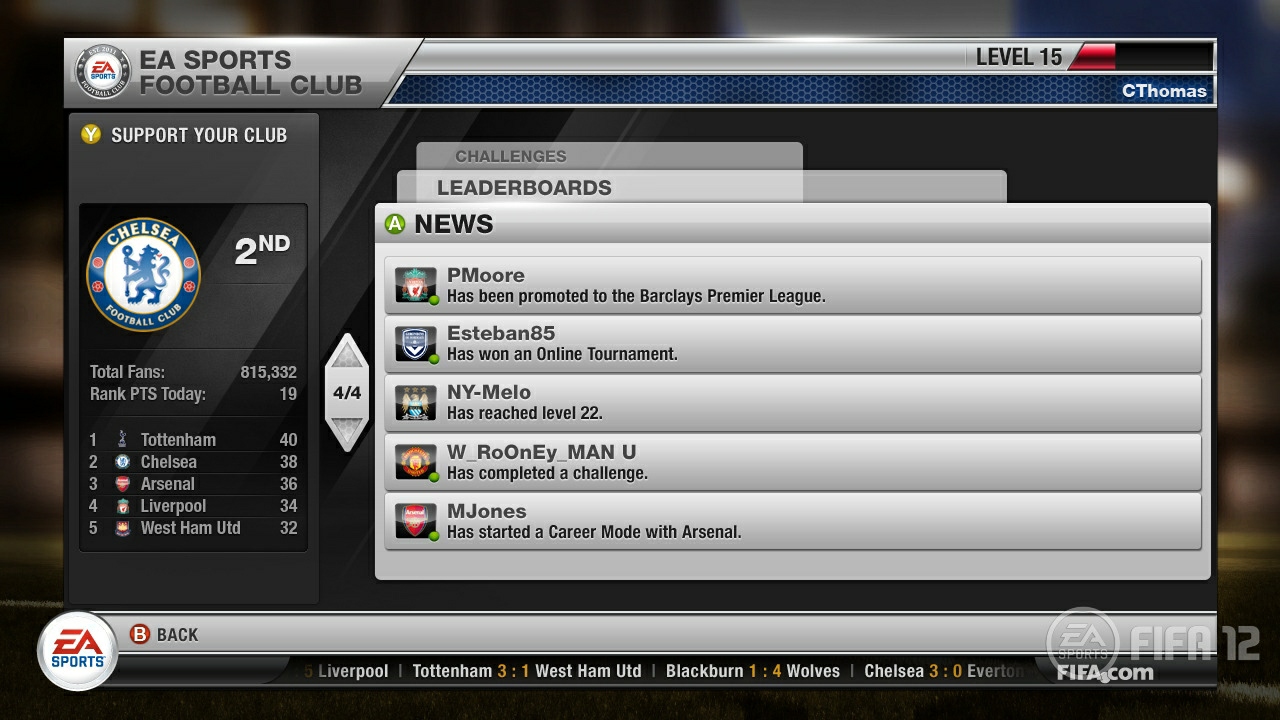Select the Bordeaux crest next to Esteban85
Image resolution: width=1280 pixels, height=720 pixels.
coord(417,344)
